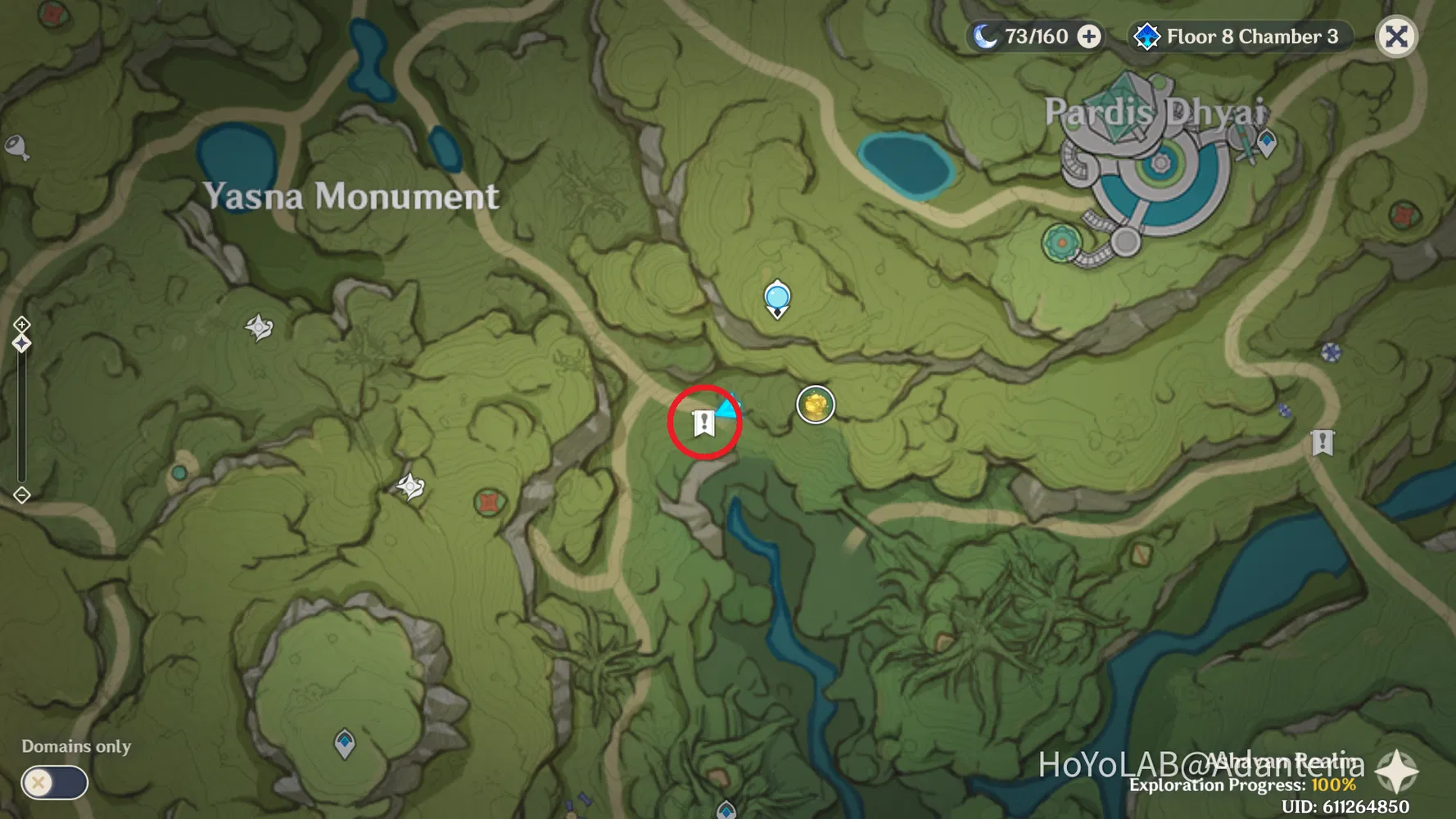1456x819 pixels.
Task: Click the plus button next to 73/160
Action: pos(1090,35)
